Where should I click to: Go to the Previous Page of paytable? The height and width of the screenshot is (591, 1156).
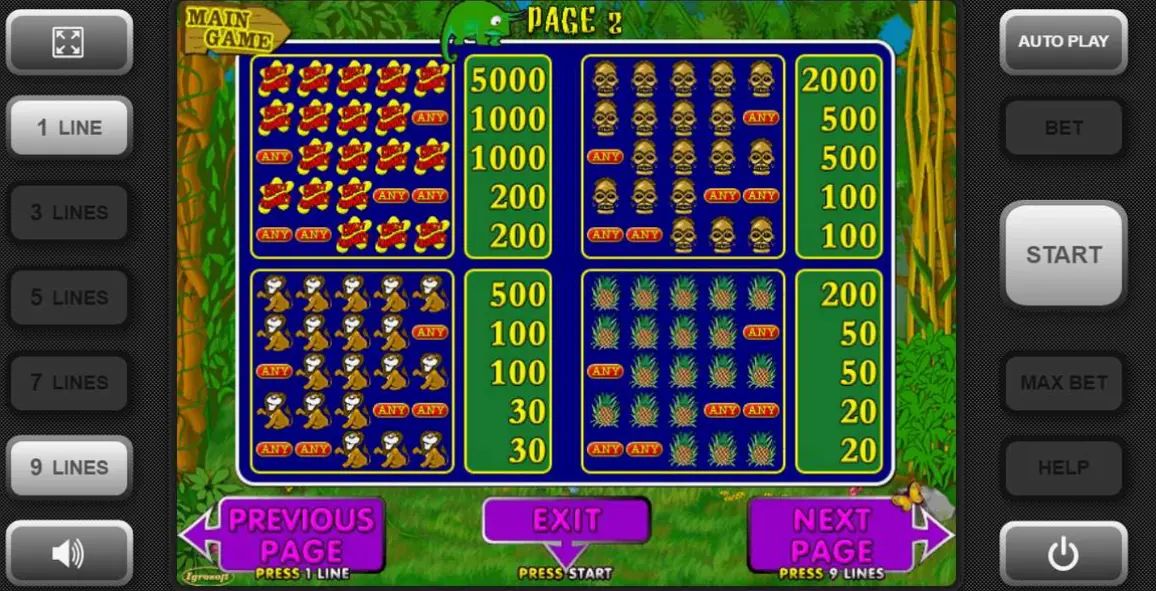pos(300,535)
